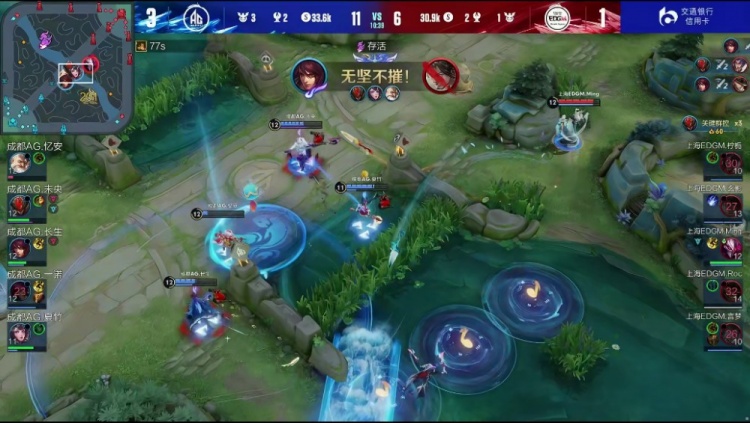Click the EDG.M team logo on scoreboard
The image size is (750, 423).
coord(557,17)
